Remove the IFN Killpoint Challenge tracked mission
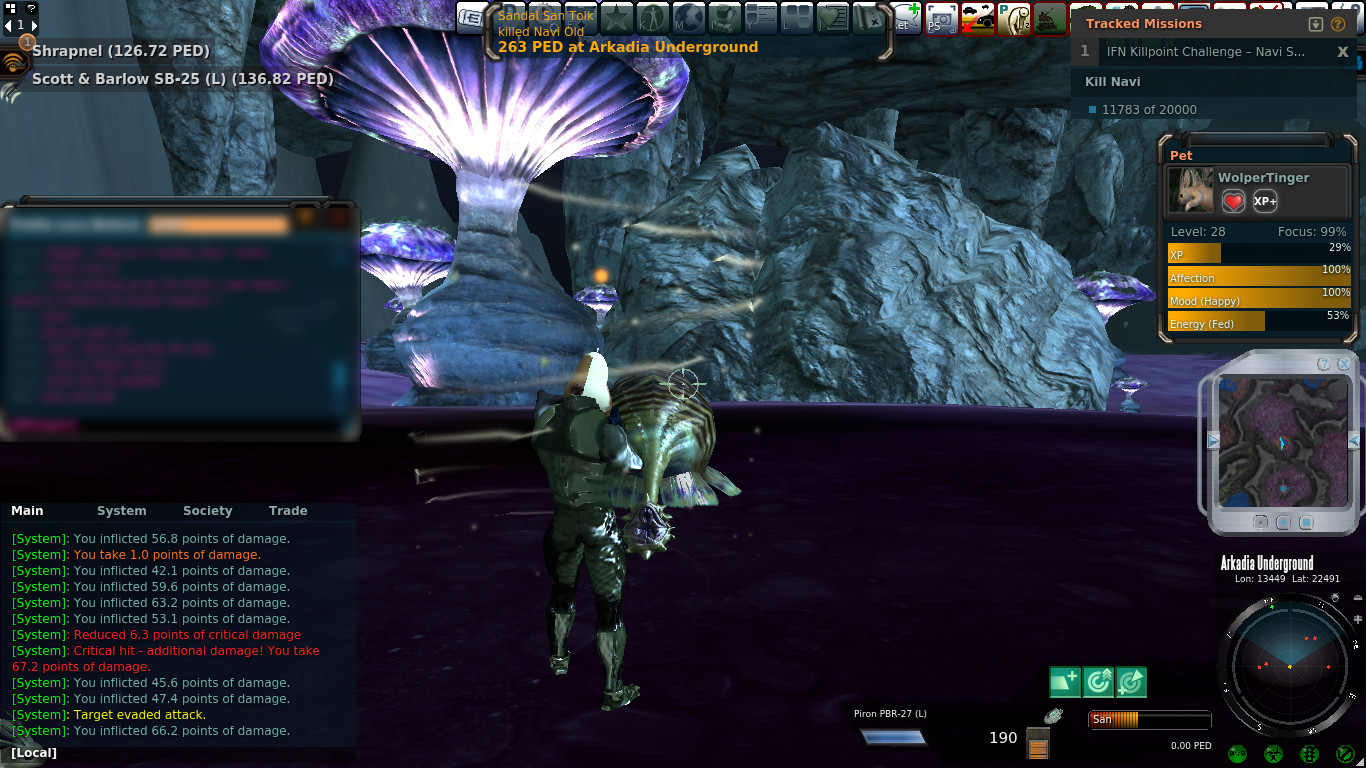This screenshot has width=1366, height=768. pyautogui.click(x=1343, y=52)
